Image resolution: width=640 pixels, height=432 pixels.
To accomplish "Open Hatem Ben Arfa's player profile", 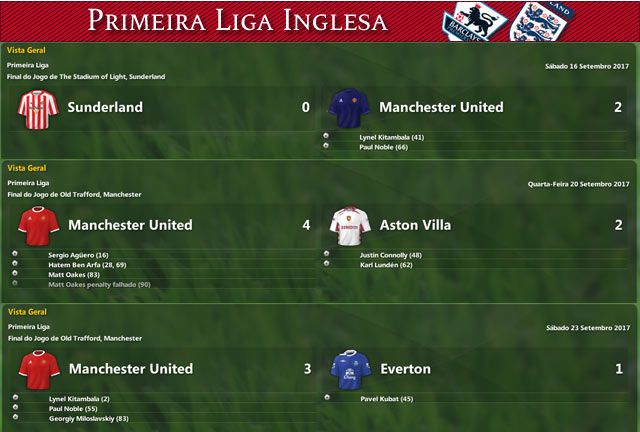I will (88, 265).
